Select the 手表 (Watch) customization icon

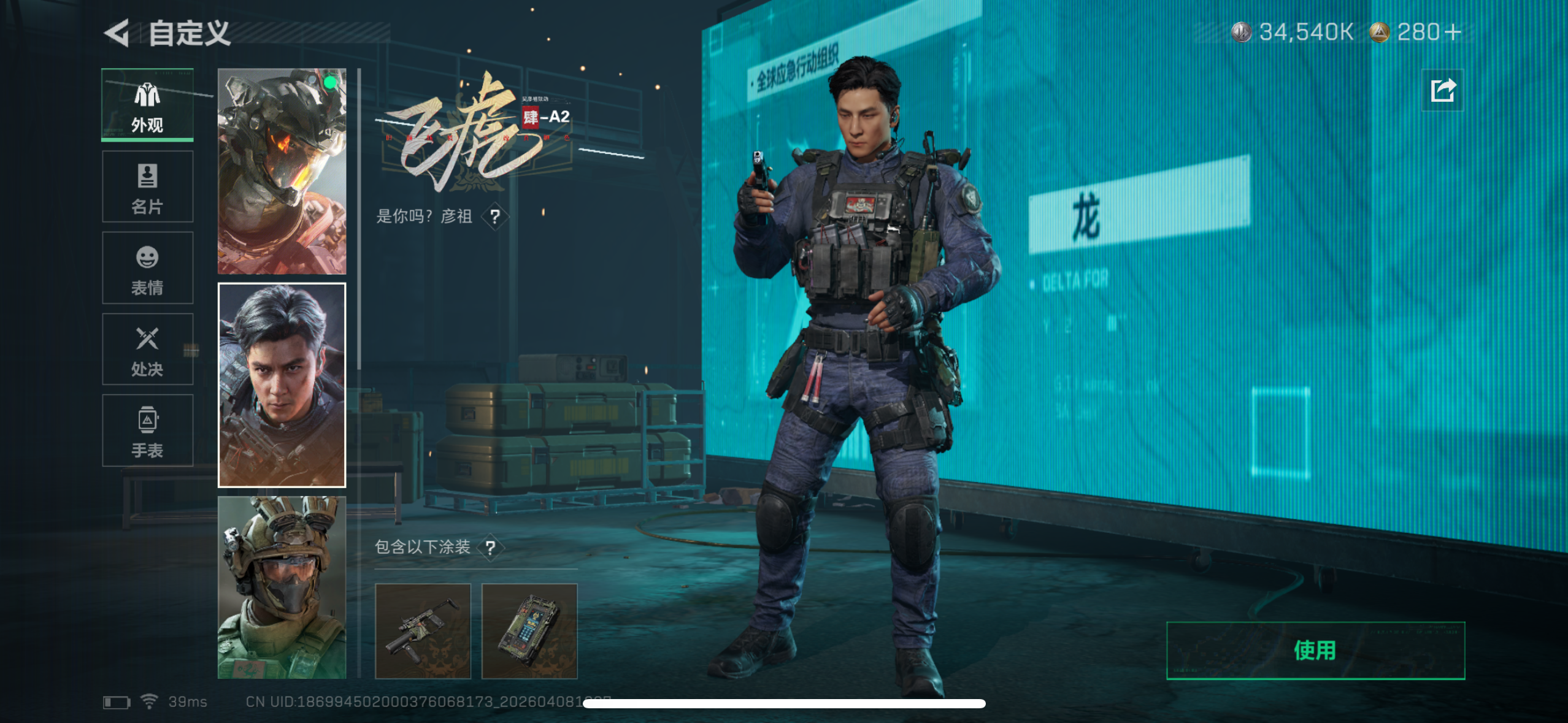pos(147,431)
